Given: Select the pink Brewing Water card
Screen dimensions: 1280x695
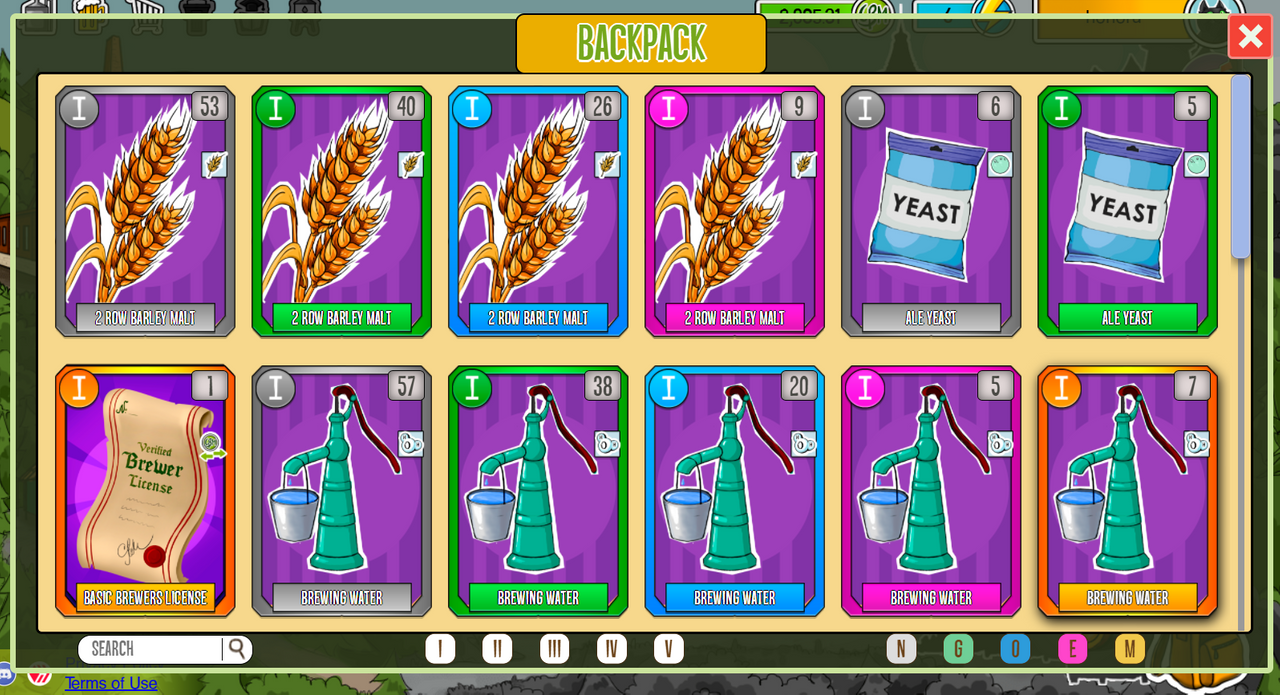Looking at the screenshot, I should pos(930,491).
